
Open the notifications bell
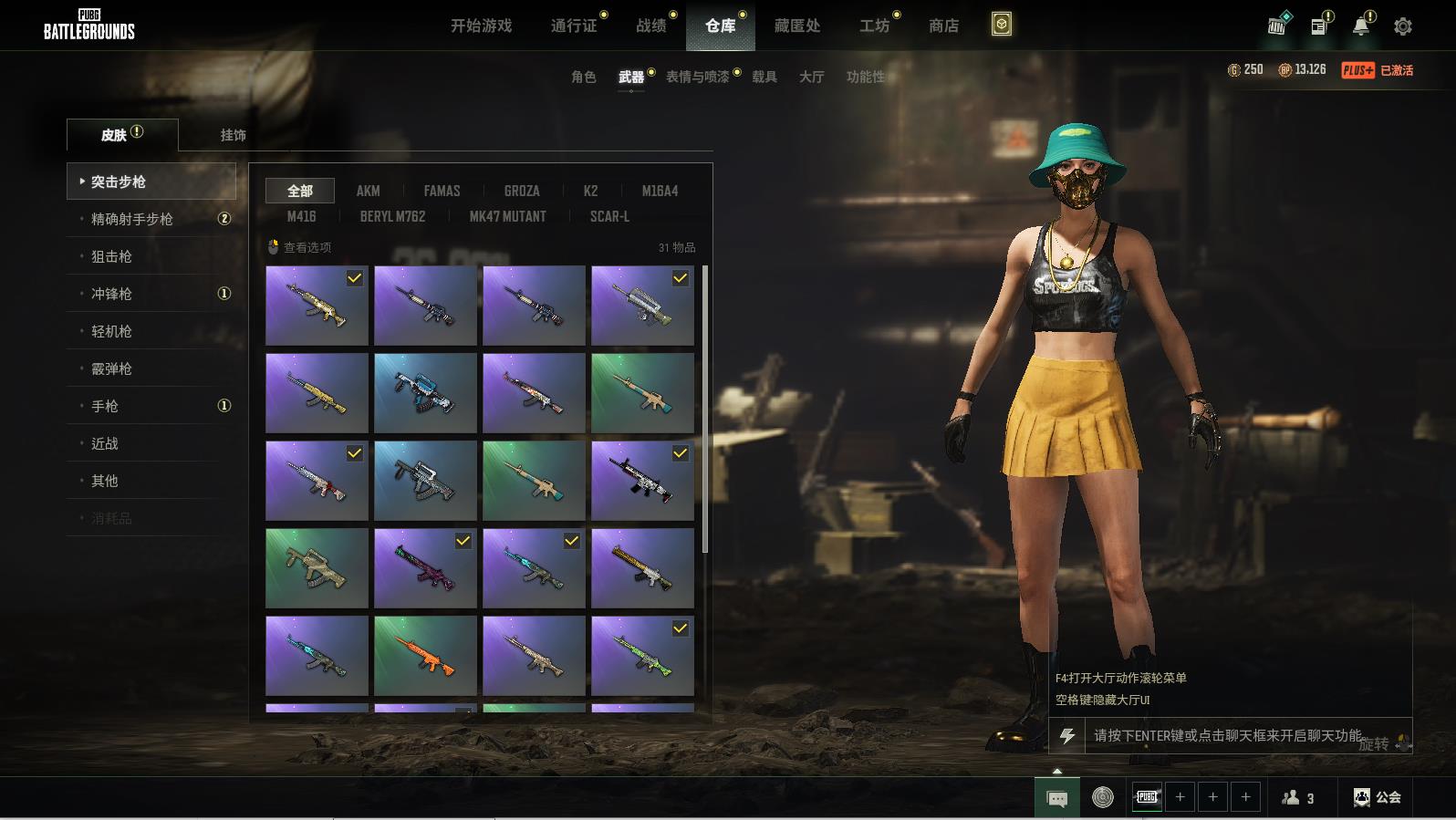(x=1360, y=26)
